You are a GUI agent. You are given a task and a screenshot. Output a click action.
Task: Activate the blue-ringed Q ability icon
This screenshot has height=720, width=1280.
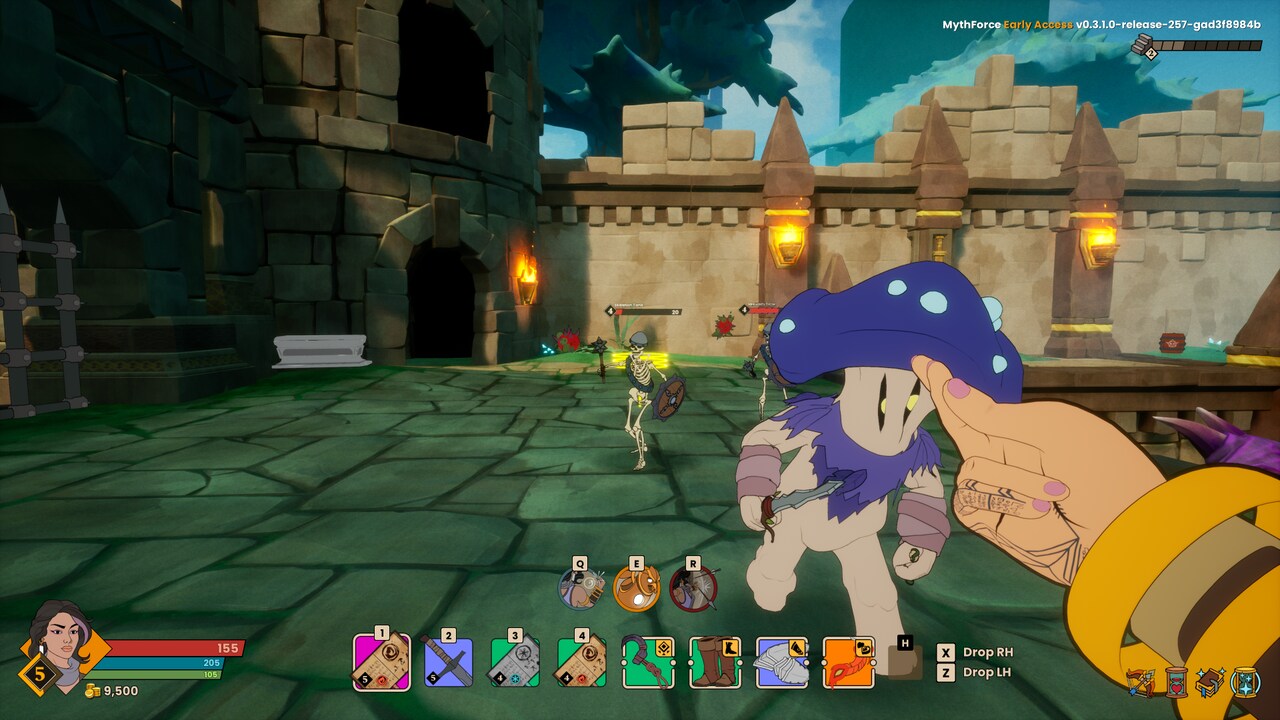pyautogui.click(x=581, y=588)
